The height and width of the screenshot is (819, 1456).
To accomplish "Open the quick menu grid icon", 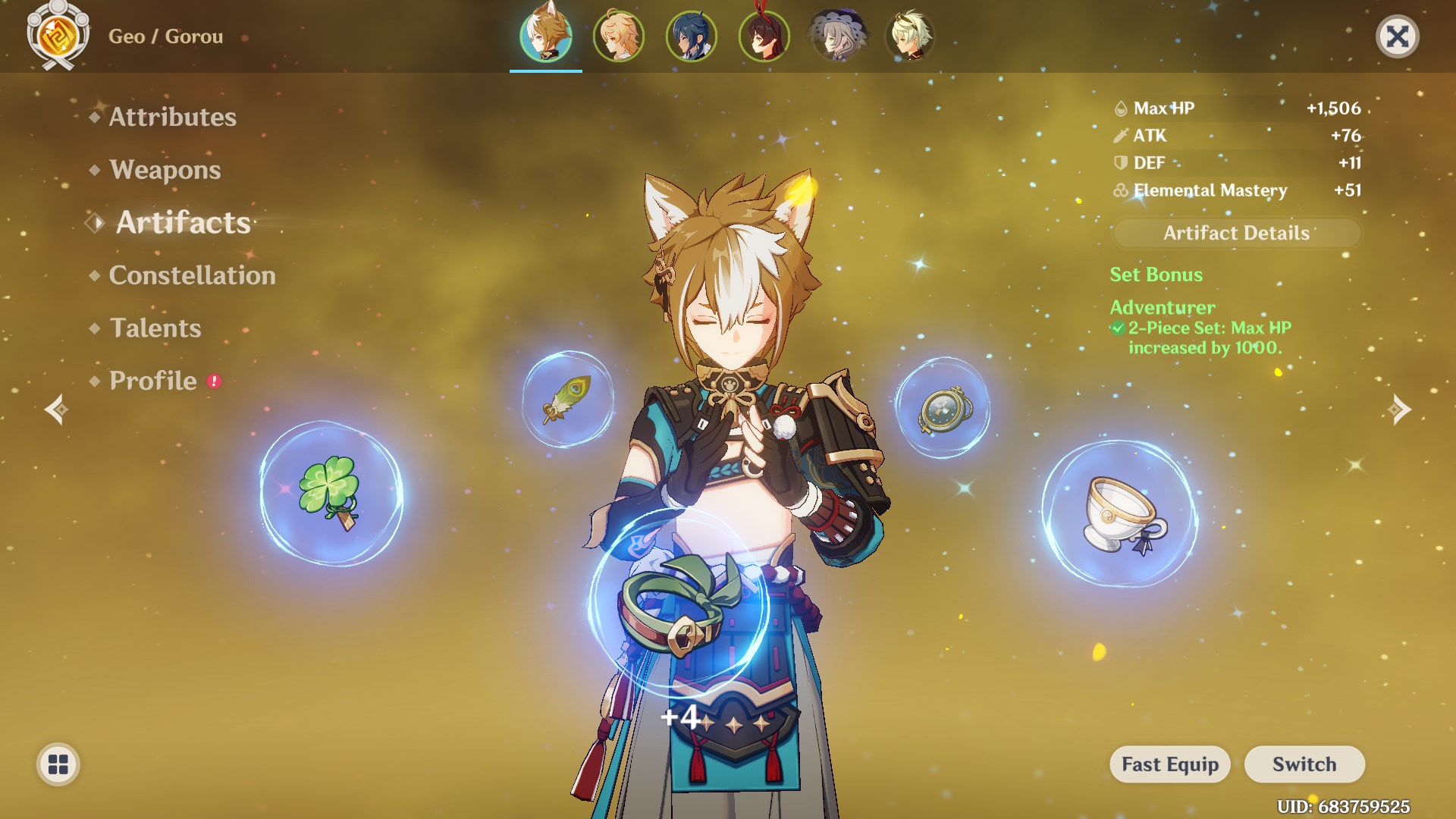I will 57,765.
